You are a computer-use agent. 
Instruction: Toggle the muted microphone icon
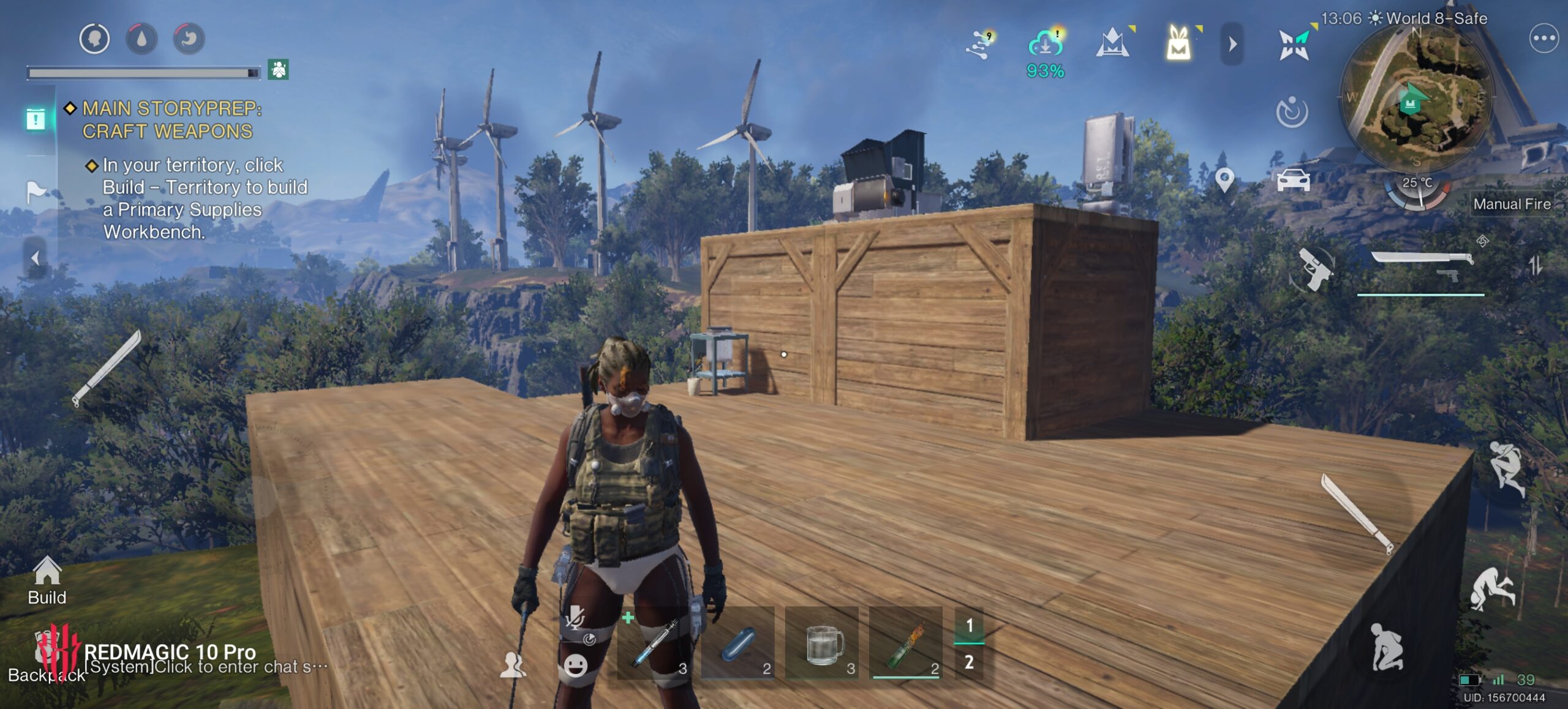(x=575, y=617)
